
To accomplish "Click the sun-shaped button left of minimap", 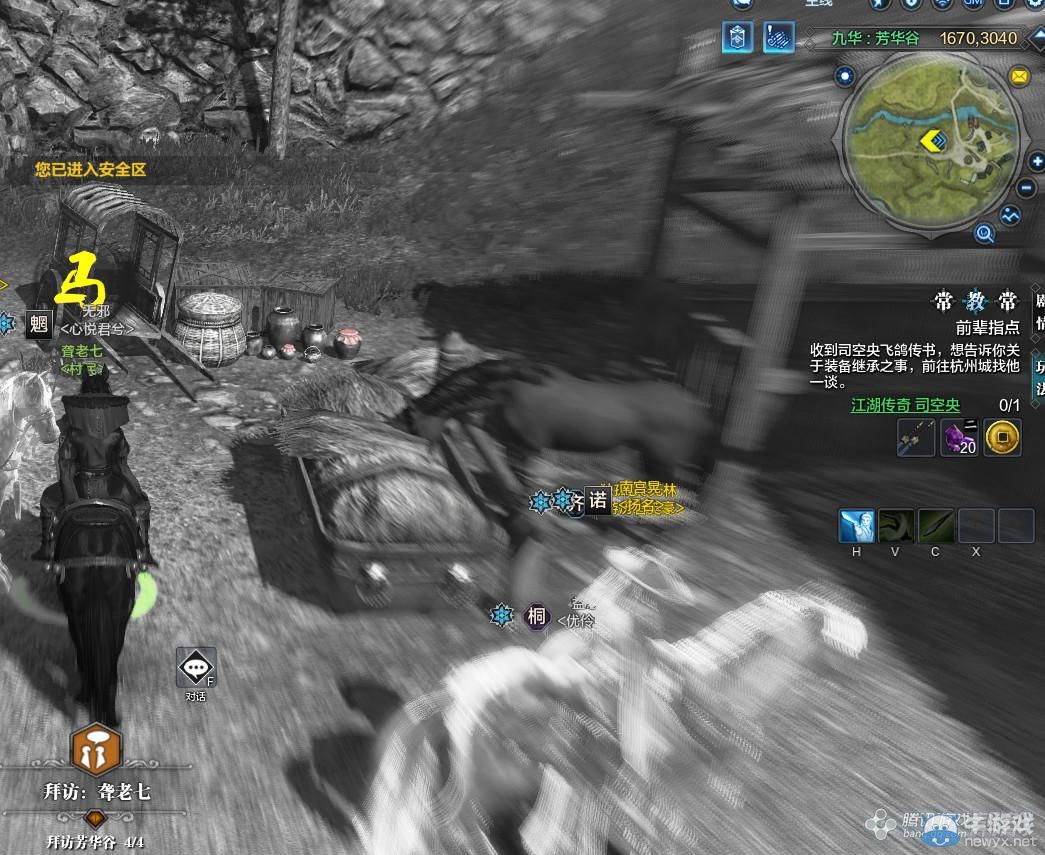I will pos(845,76).
